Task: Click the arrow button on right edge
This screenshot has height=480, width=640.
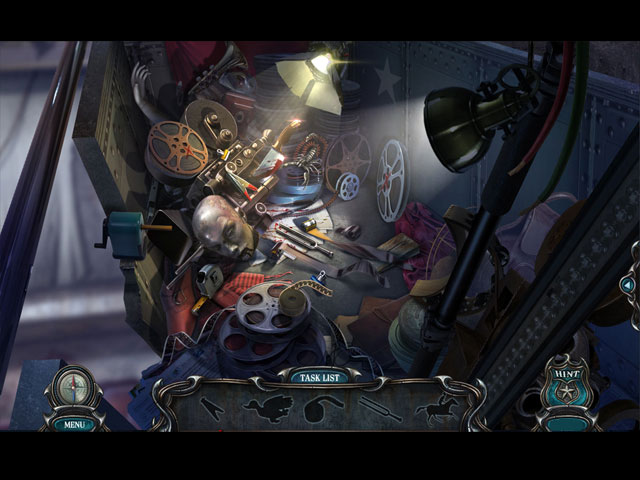Action: pos(628,286)
